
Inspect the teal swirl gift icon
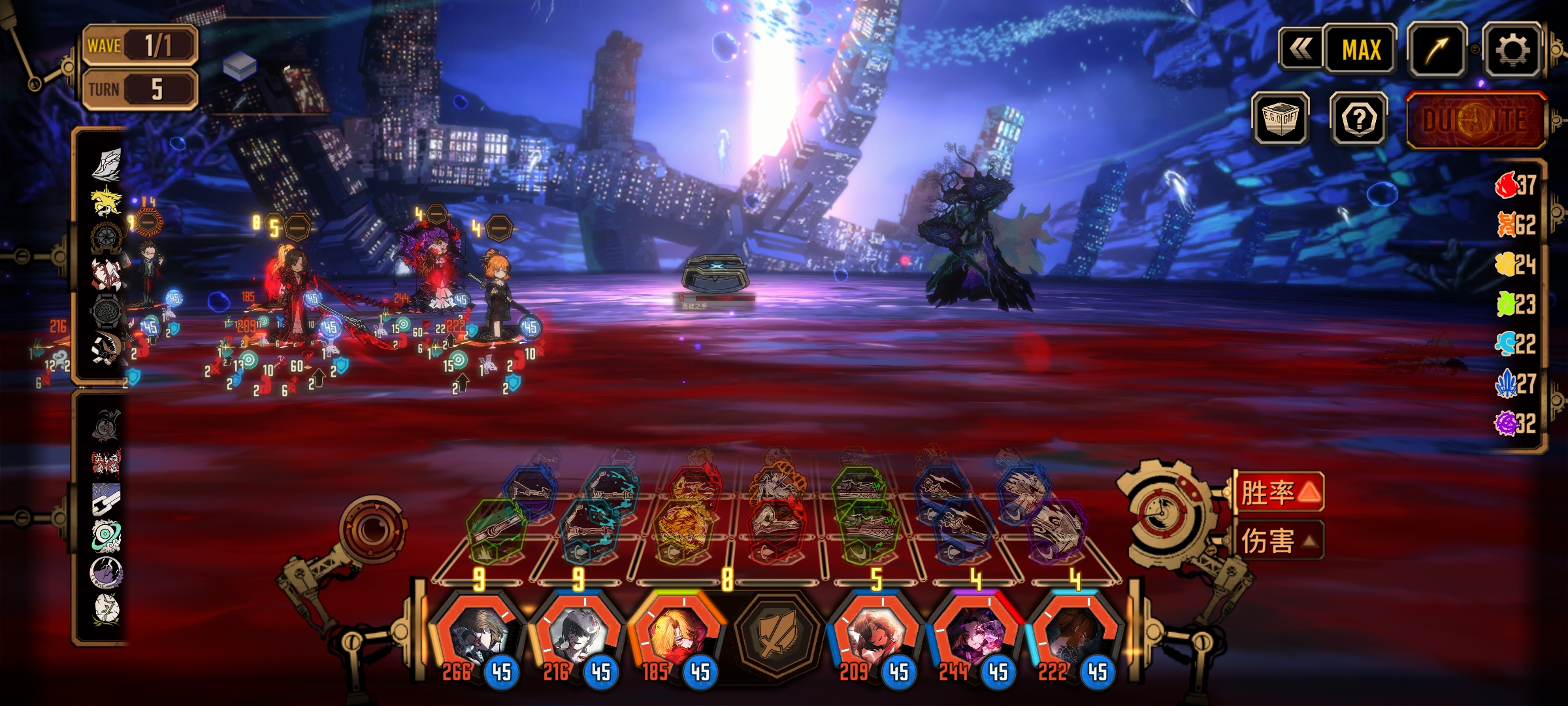[x=105, y=535]
